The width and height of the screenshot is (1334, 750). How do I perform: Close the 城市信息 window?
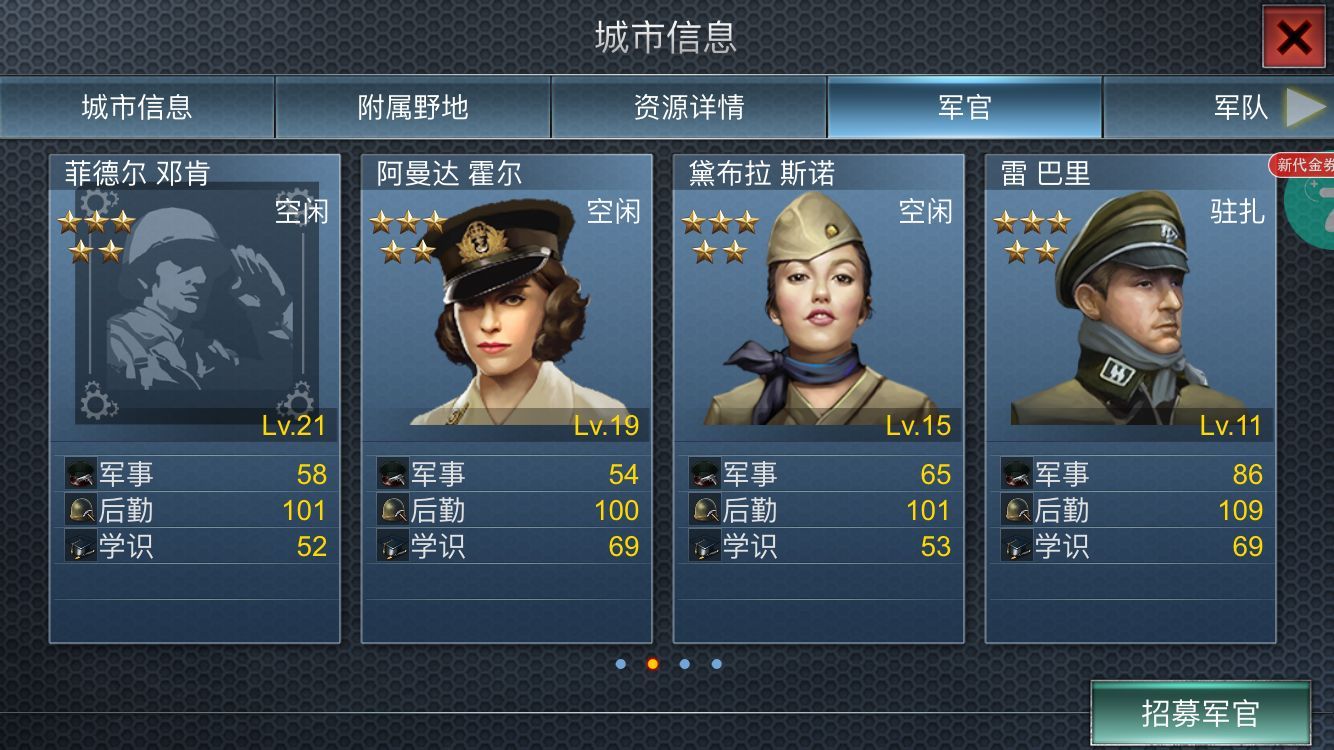coord(1293,38)
